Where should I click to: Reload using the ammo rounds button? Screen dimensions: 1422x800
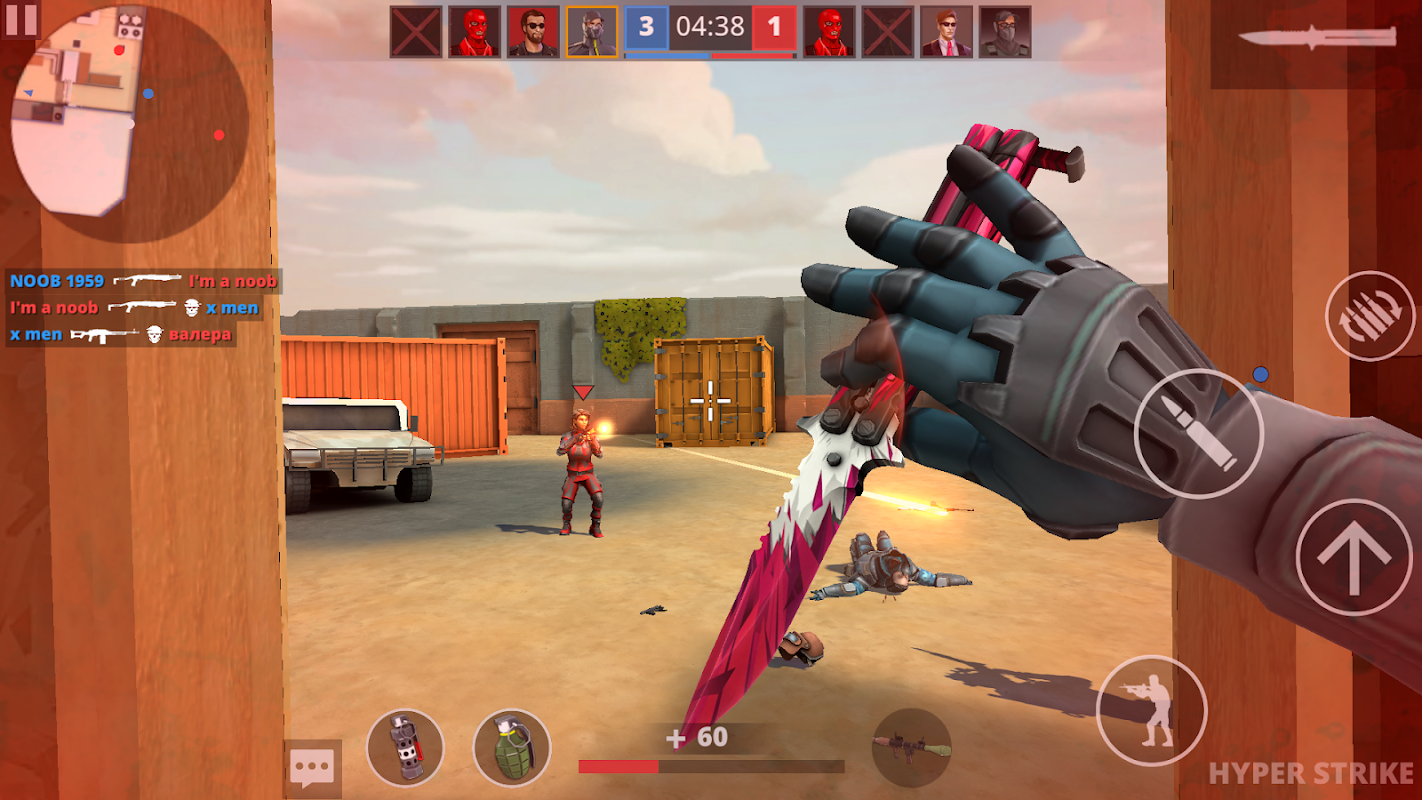click(1369, 316)
